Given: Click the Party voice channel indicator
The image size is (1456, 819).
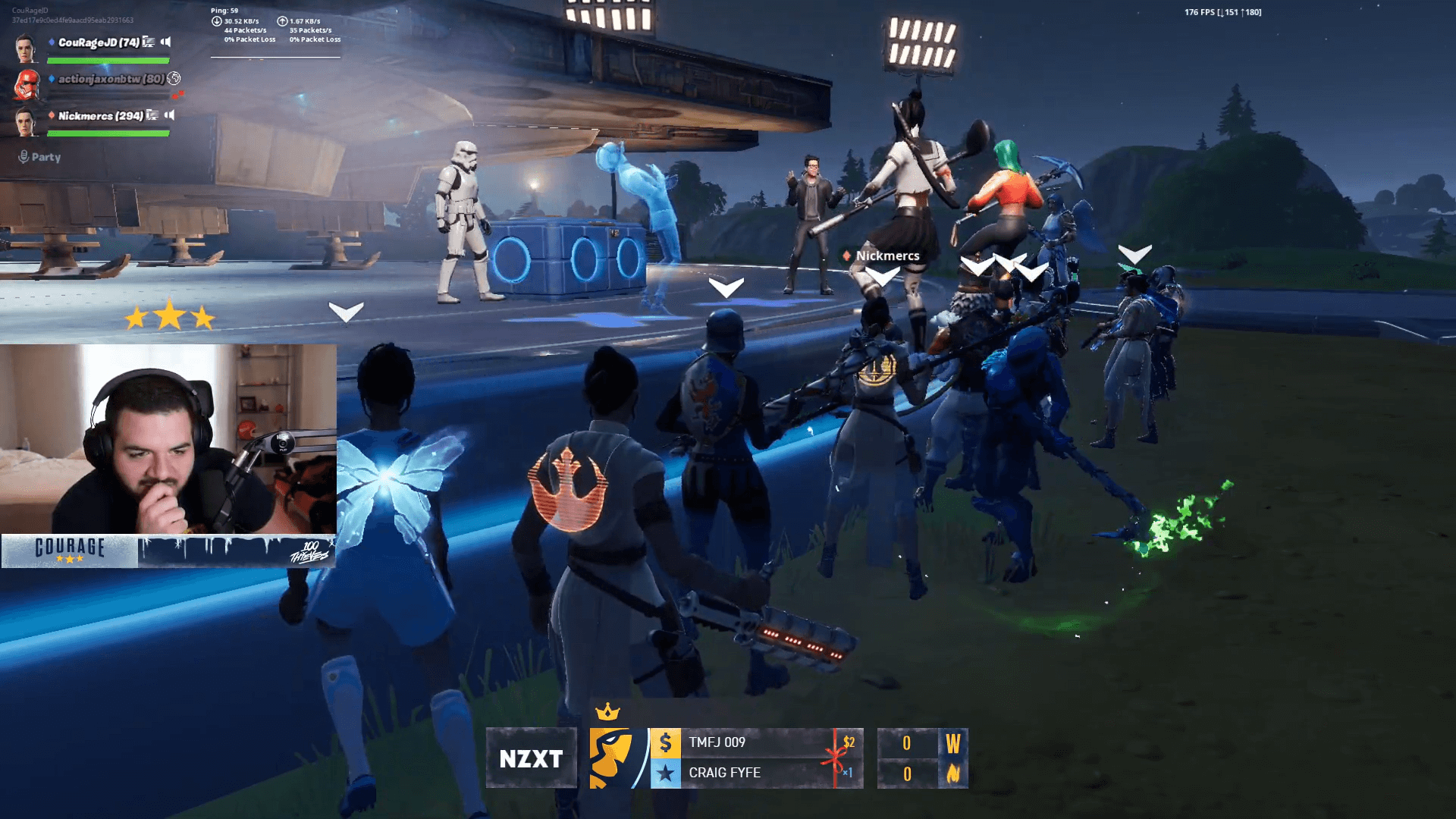Looking at the screenshot, I should (39, 157).
